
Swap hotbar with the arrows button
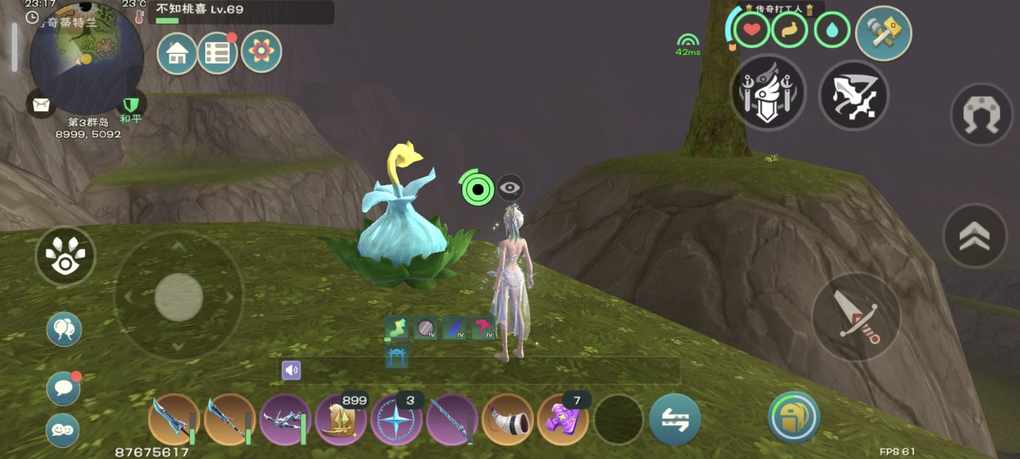674,419
